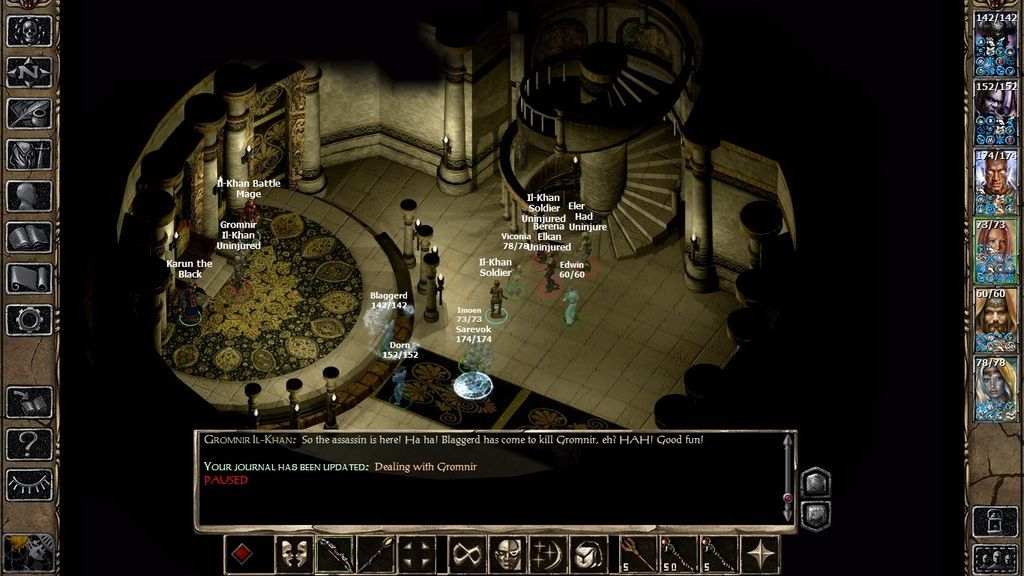Screen dimensions: 1024x576
Task: Open the character record bust button
Action: click(x=28, y=196)
